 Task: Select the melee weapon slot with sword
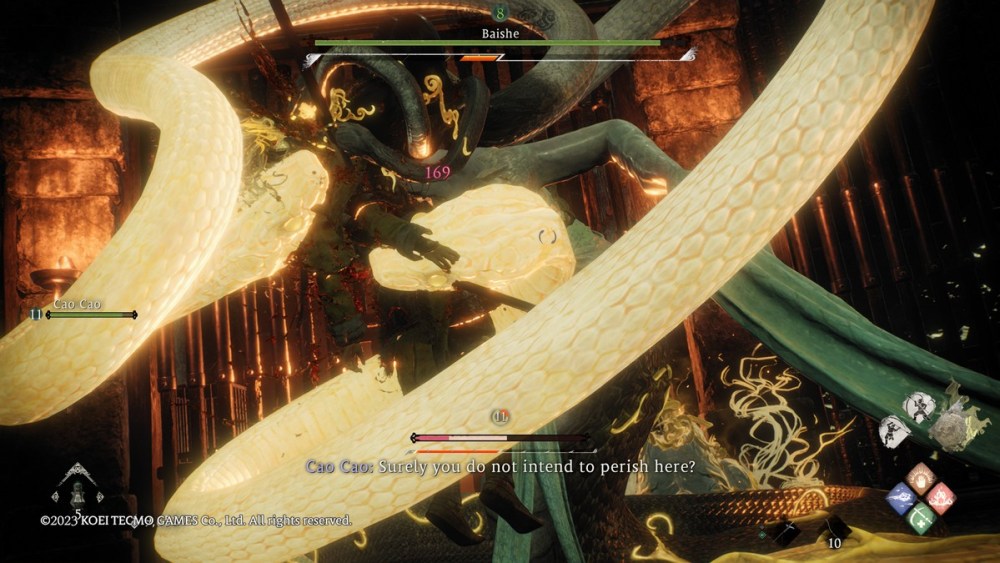coord(787,533)
